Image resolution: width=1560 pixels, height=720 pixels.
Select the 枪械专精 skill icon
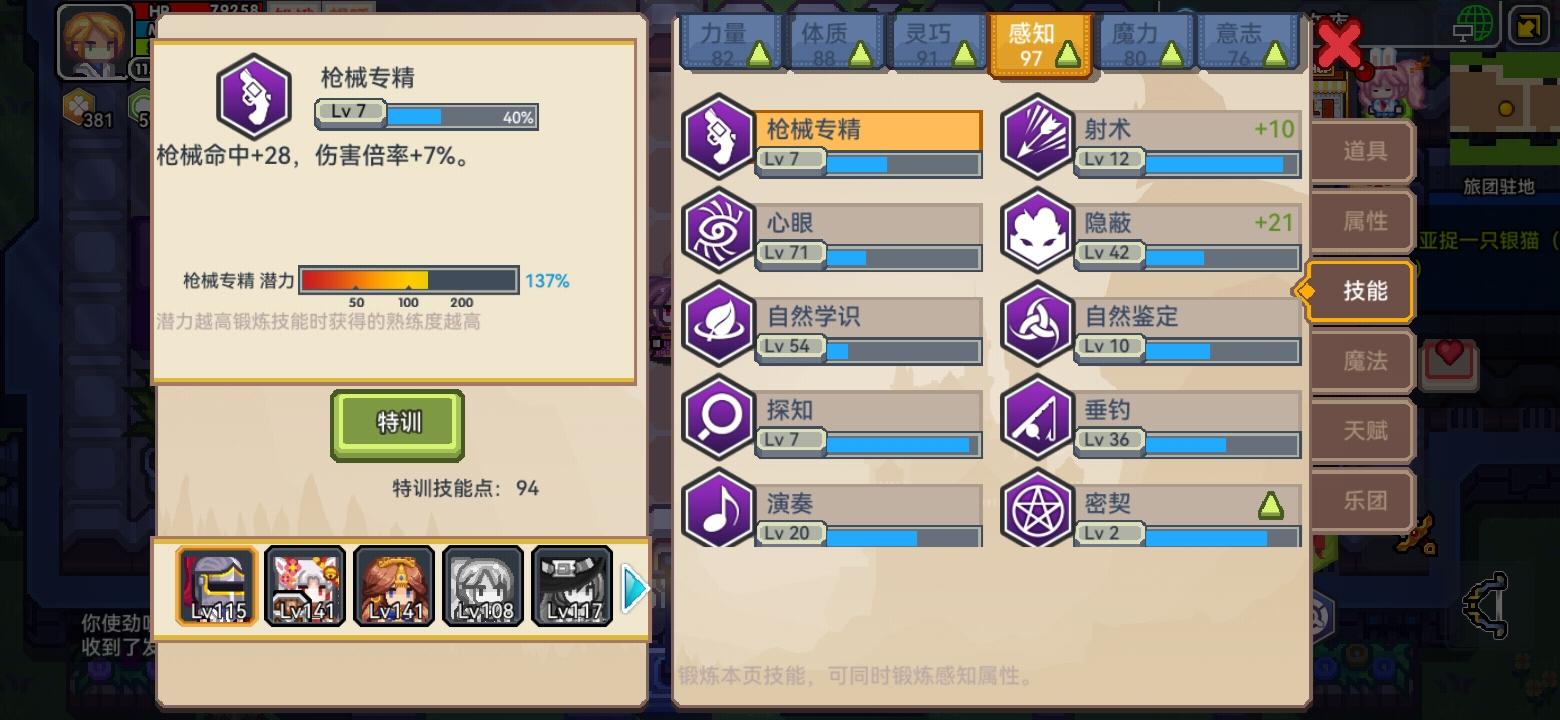coord(718,138)
